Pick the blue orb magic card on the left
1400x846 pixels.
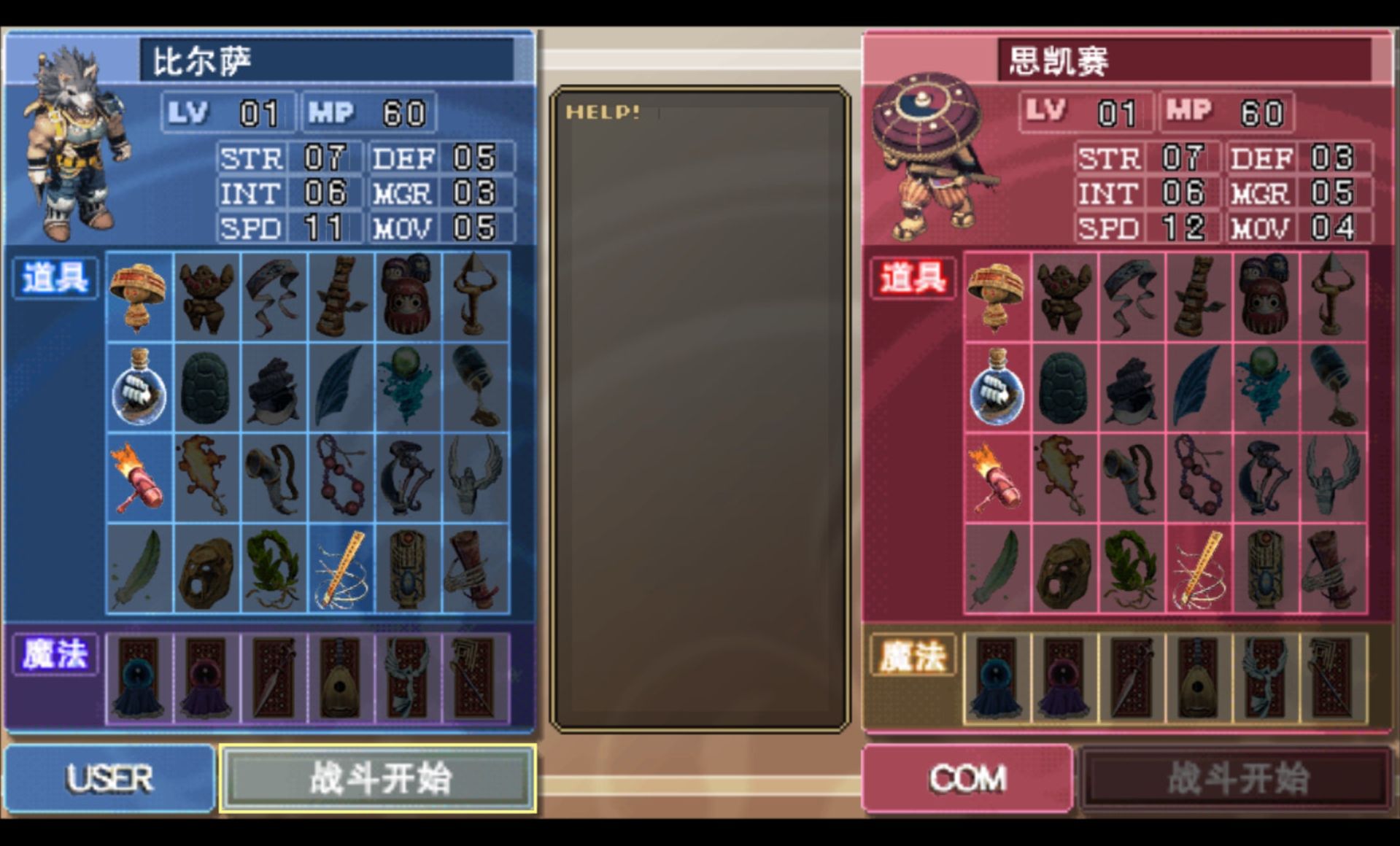point(139,678)
